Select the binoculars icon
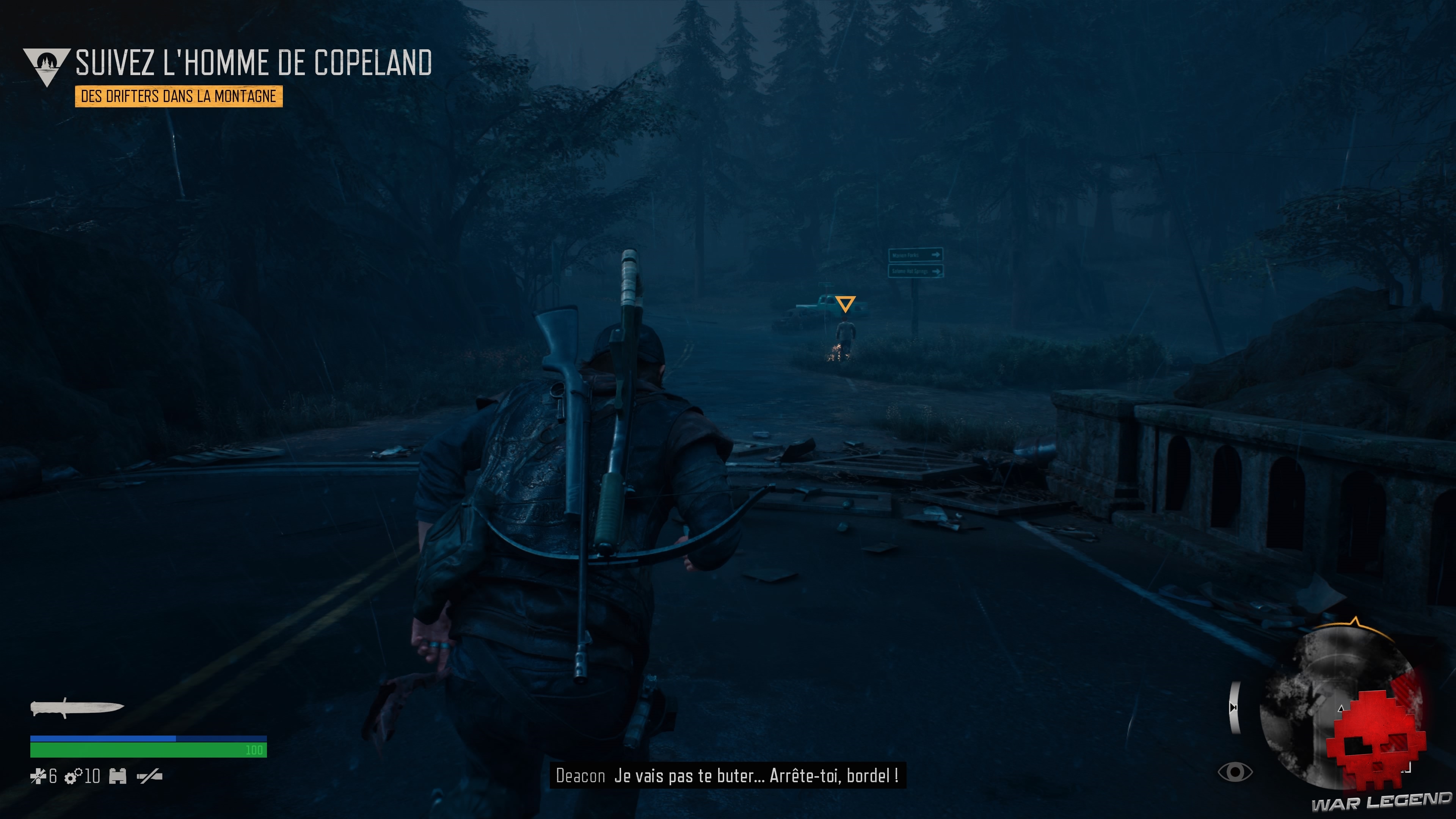The width and height of the screenshot is (1456, 819). (x=118, y=777)
